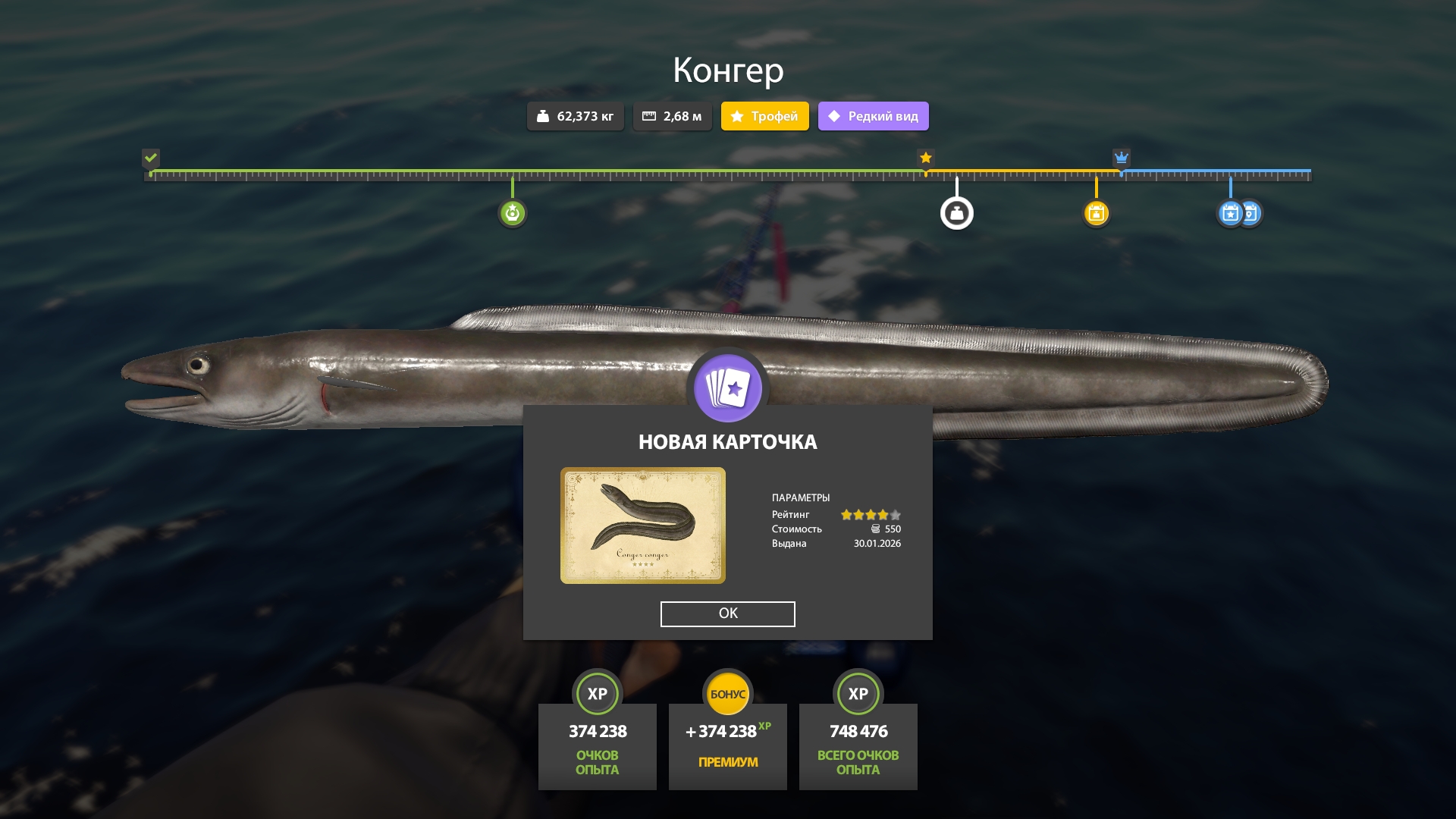Click the purple Редкий вид badge
The width and height of the screenshot is (1456, 819).
(x=873, y=116)
